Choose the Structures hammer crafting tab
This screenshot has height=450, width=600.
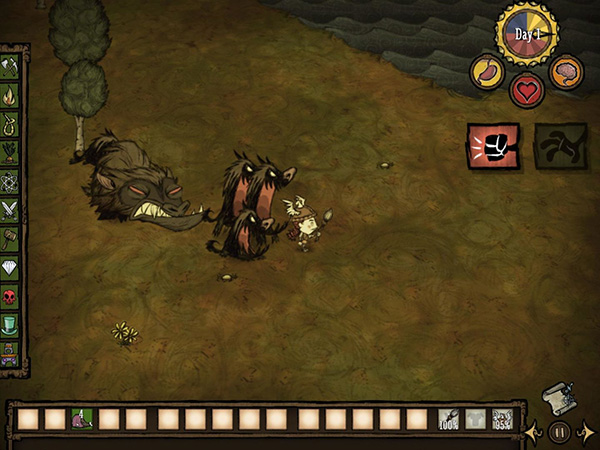(12, 239)
